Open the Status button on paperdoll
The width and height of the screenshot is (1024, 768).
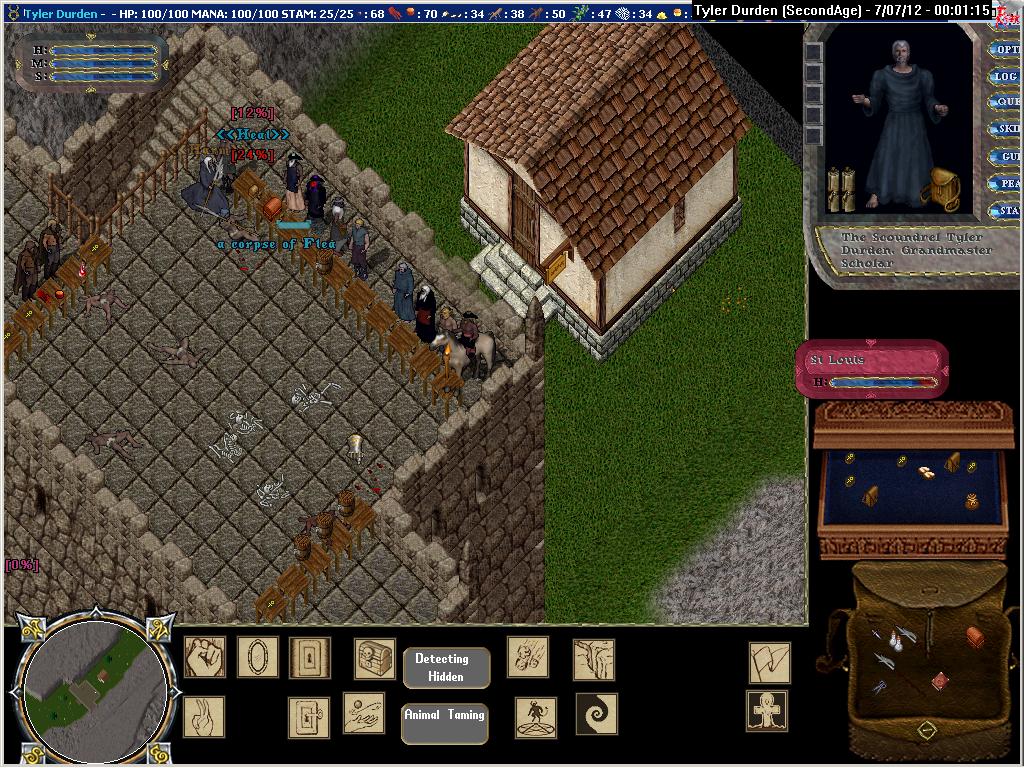tap(1005, 211)
